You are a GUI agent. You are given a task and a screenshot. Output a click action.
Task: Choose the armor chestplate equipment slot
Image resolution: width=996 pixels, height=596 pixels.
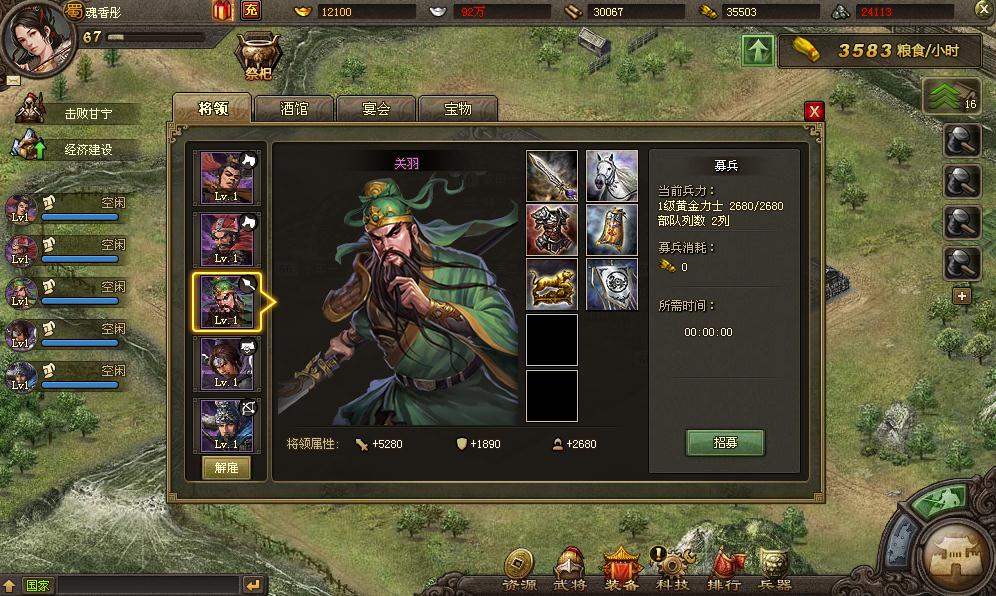pyautogui.click(x=552, y=230)
